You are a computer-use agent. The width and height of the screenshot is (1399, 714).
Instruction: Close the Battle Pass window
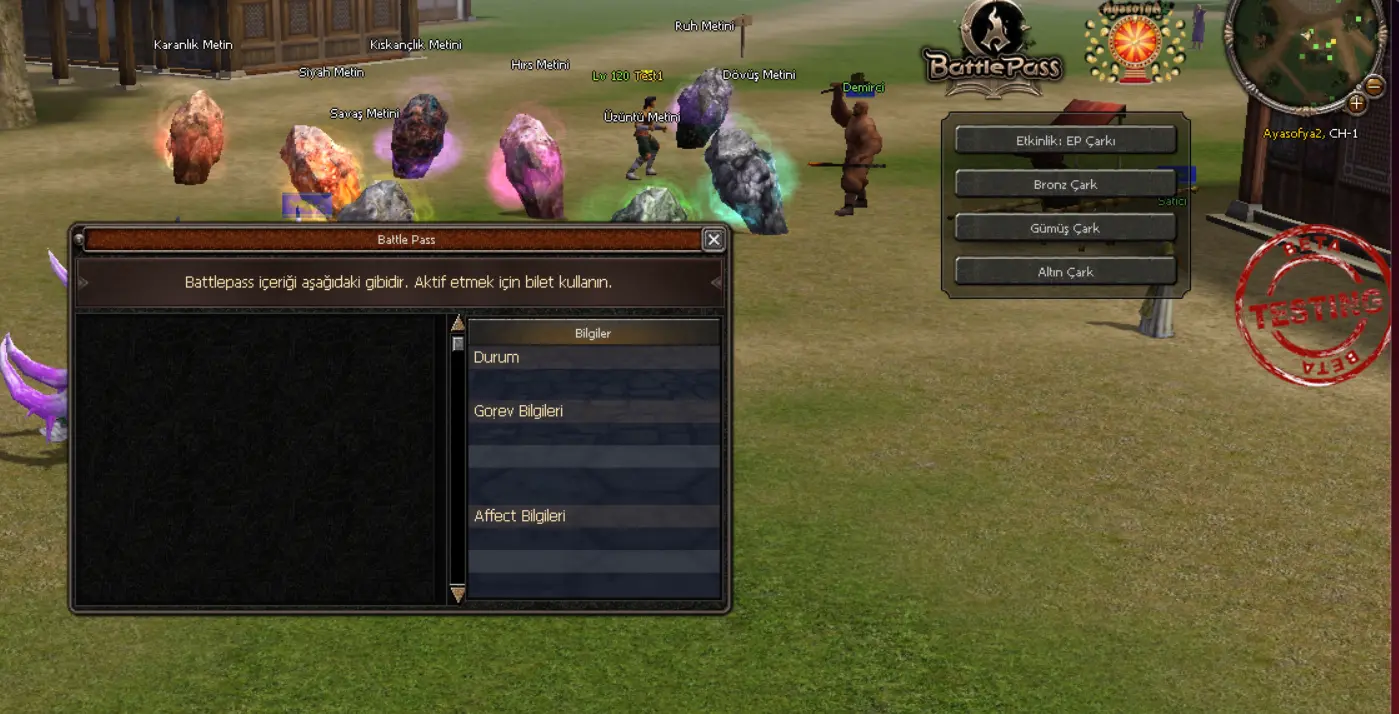pyautogui.click(x=713, y=239)
